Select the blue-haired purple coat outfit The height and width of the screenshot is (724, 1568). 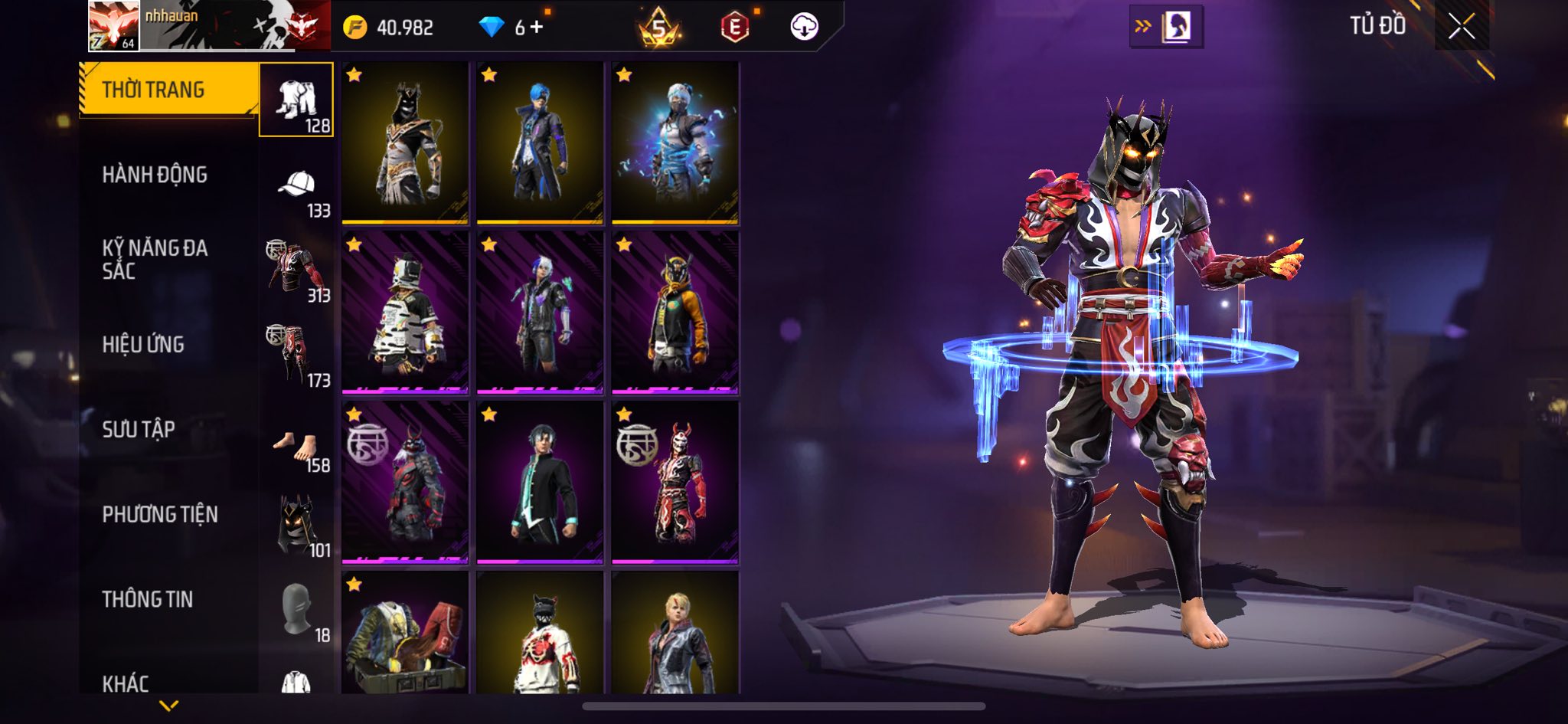(x=540, y=143)
